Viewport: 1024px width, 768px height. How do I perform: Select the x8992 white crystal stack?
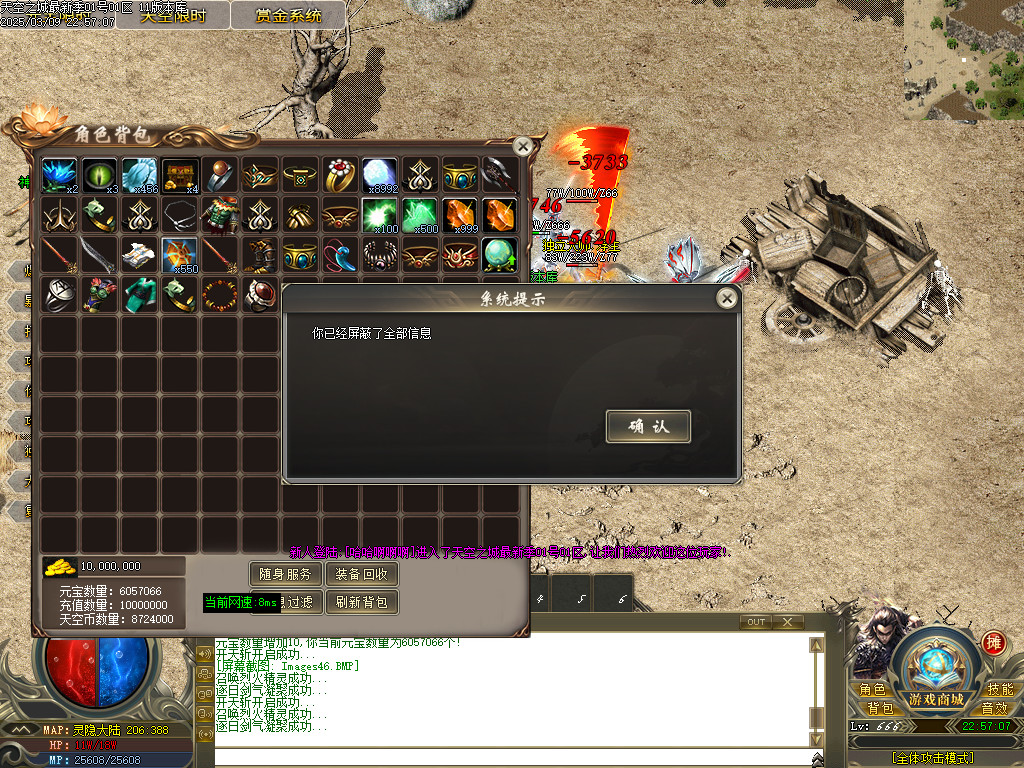pyautogui.click(x=380, y=175)
